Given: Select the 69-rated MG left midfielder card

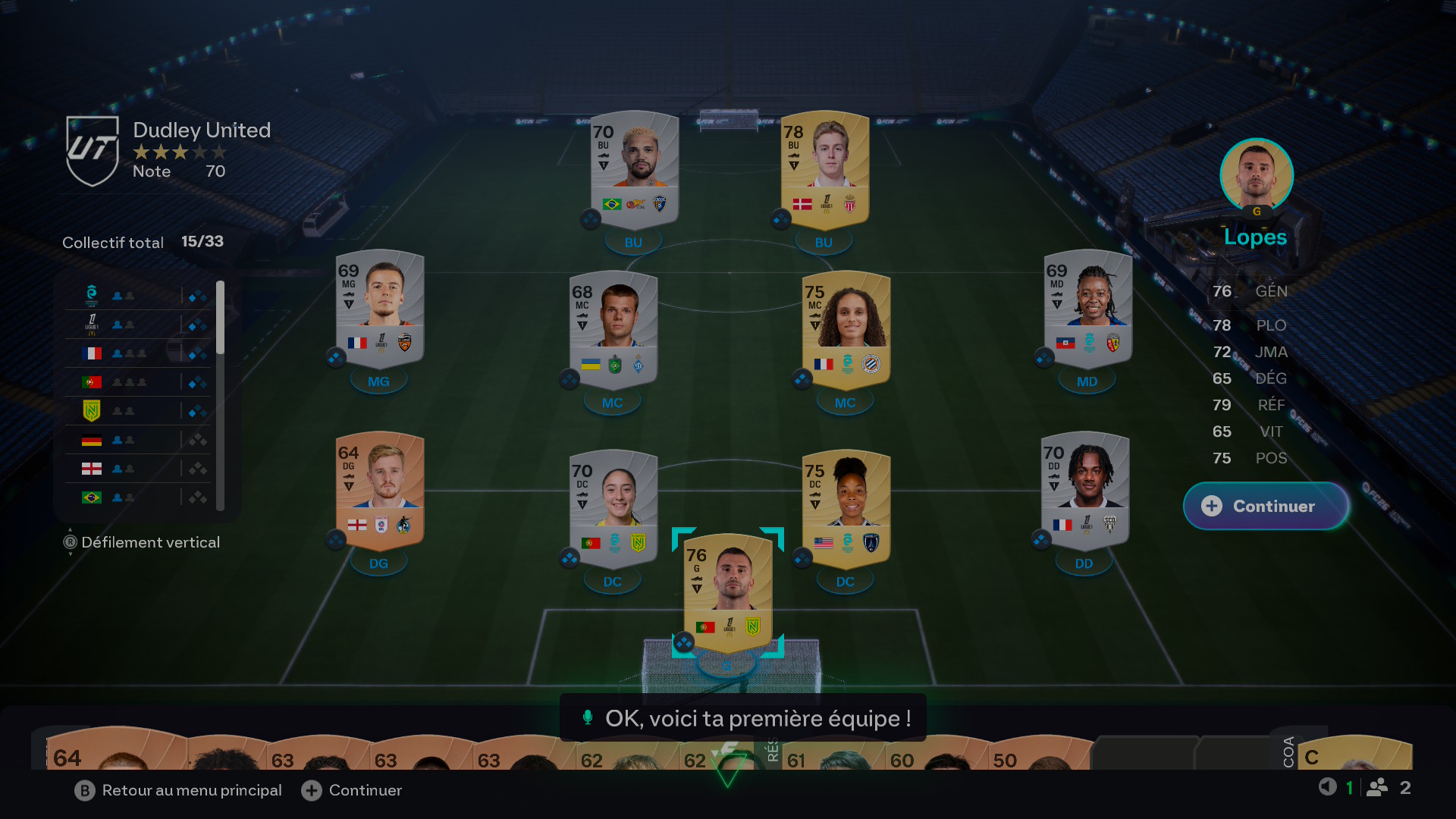Looking at the screenshot, I should 379,309.
